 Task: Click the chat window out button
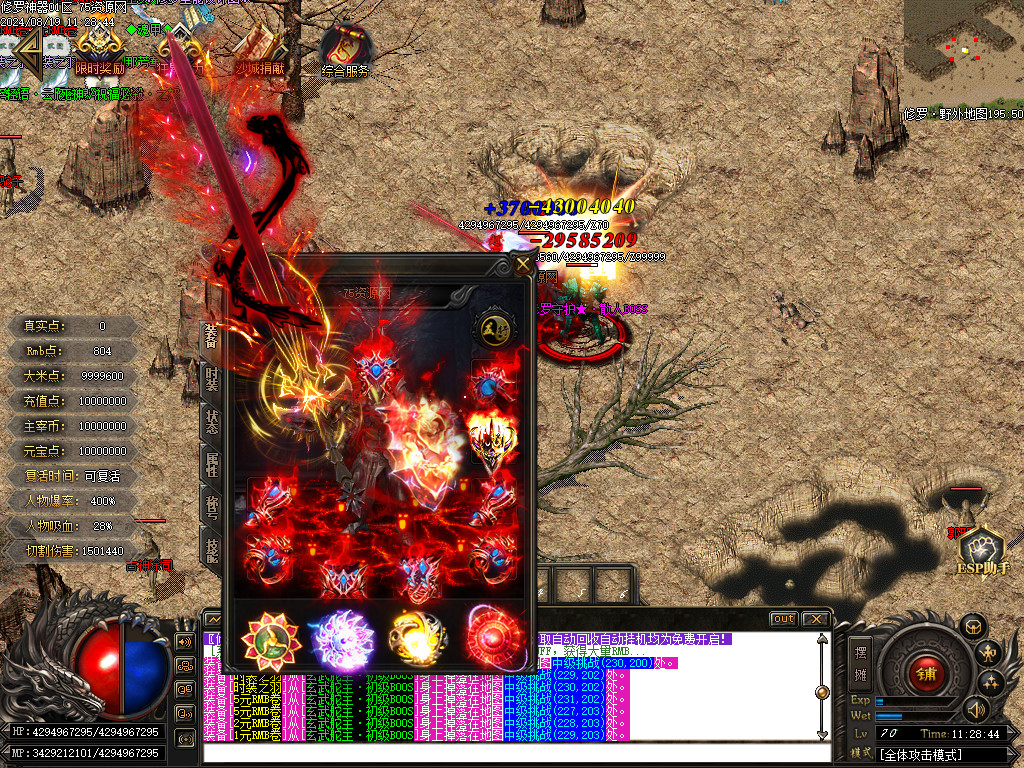[x=784, y=619]
